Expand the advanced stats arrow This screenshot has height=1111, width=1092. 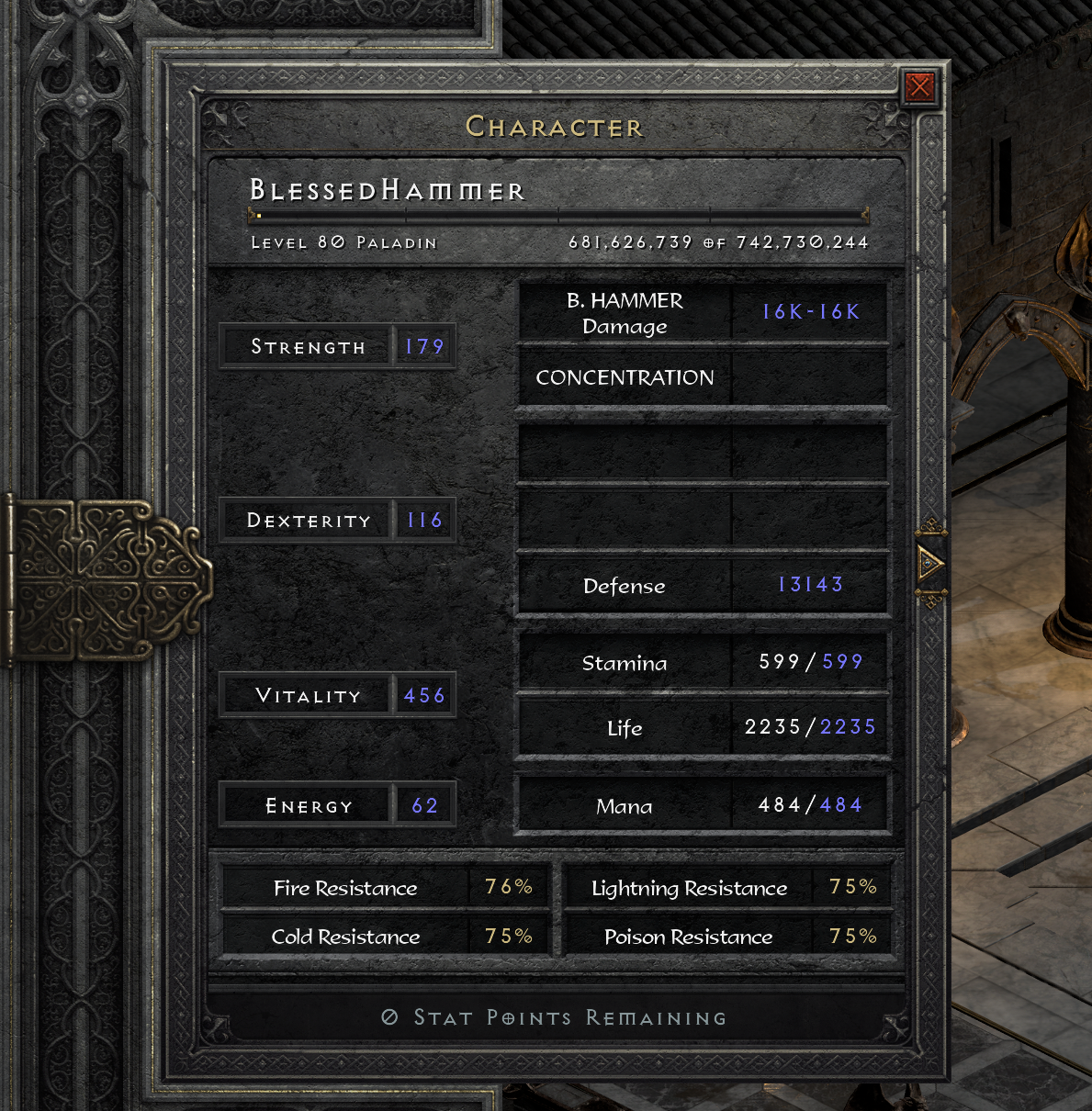pos(929,563)
